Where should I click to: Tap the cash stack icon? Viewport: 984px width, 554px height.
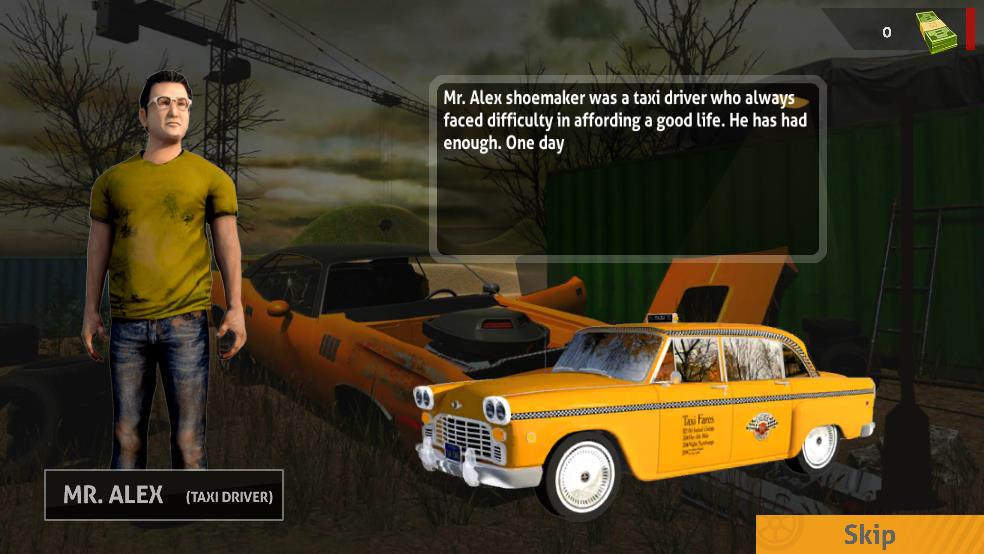(x=939, y=31)
